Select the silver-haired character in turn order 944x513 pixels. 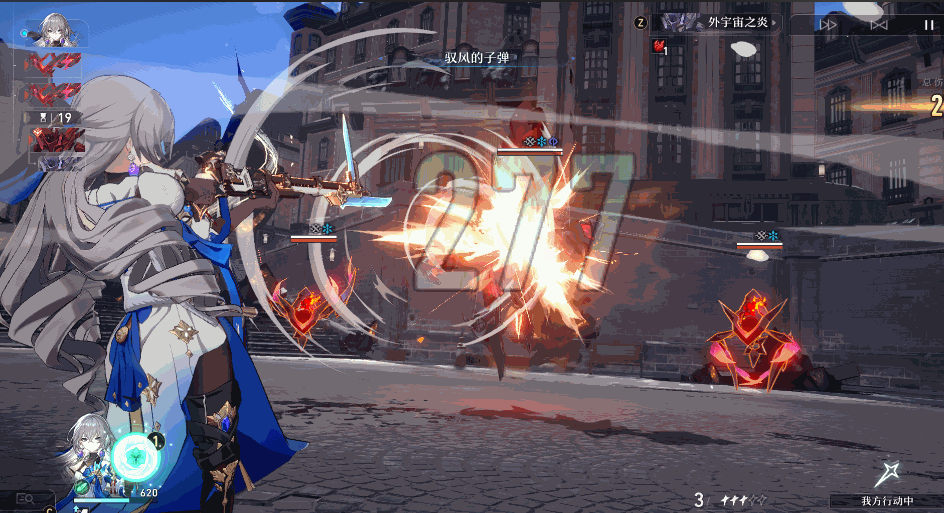click(x=56, y=30)
